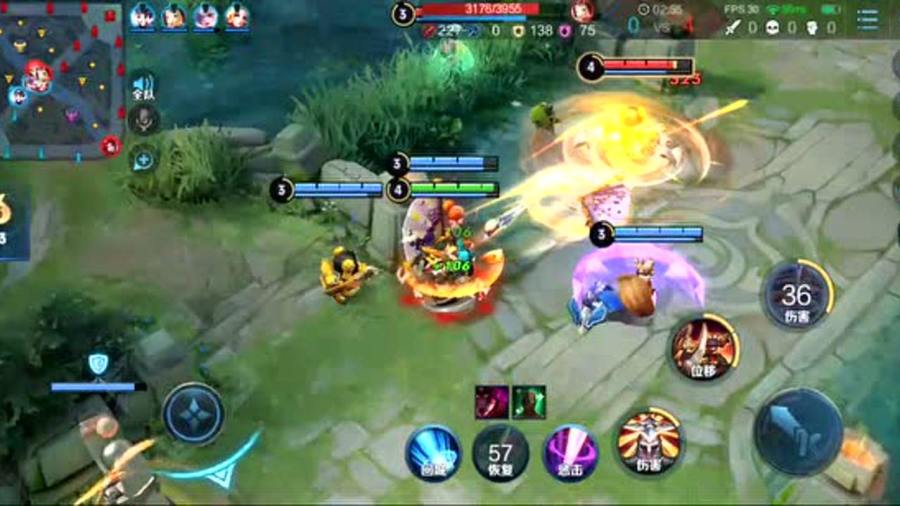Select the enemy hero portrait beside the health bar

tap(582, 12)
